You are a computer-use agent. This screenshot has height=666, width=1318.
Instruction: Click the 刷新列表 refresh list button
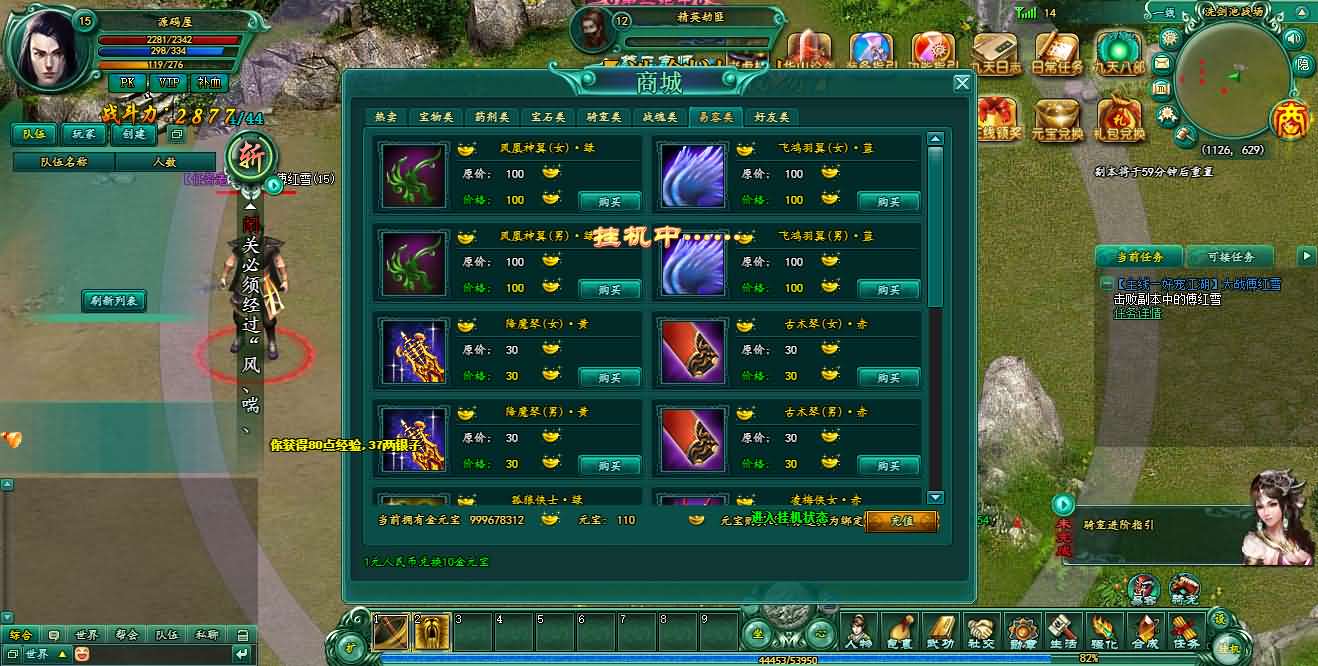click(x=114, y=300)
